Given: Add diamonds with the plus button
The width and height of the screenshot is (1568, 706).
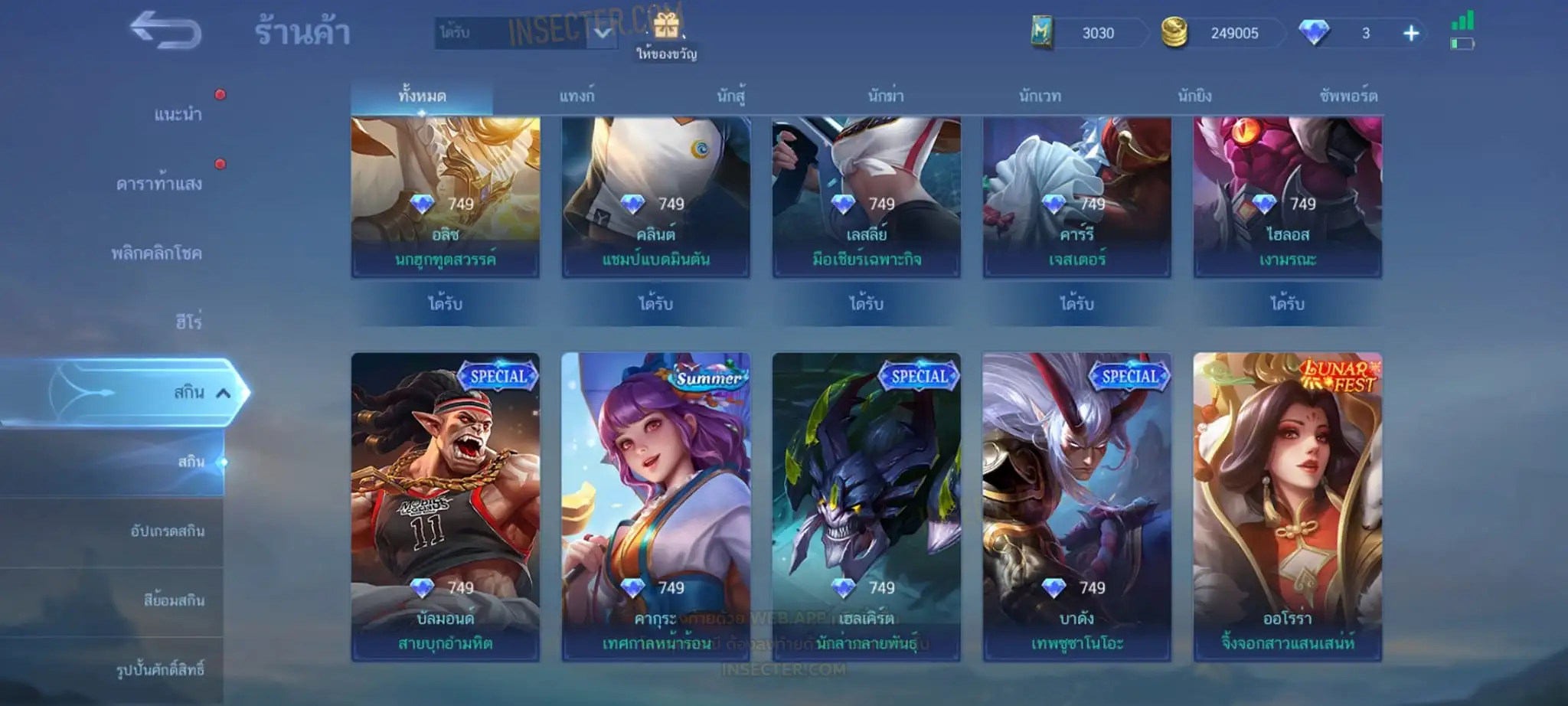Looking at the screenshot, I should [x=1410, y=34].
